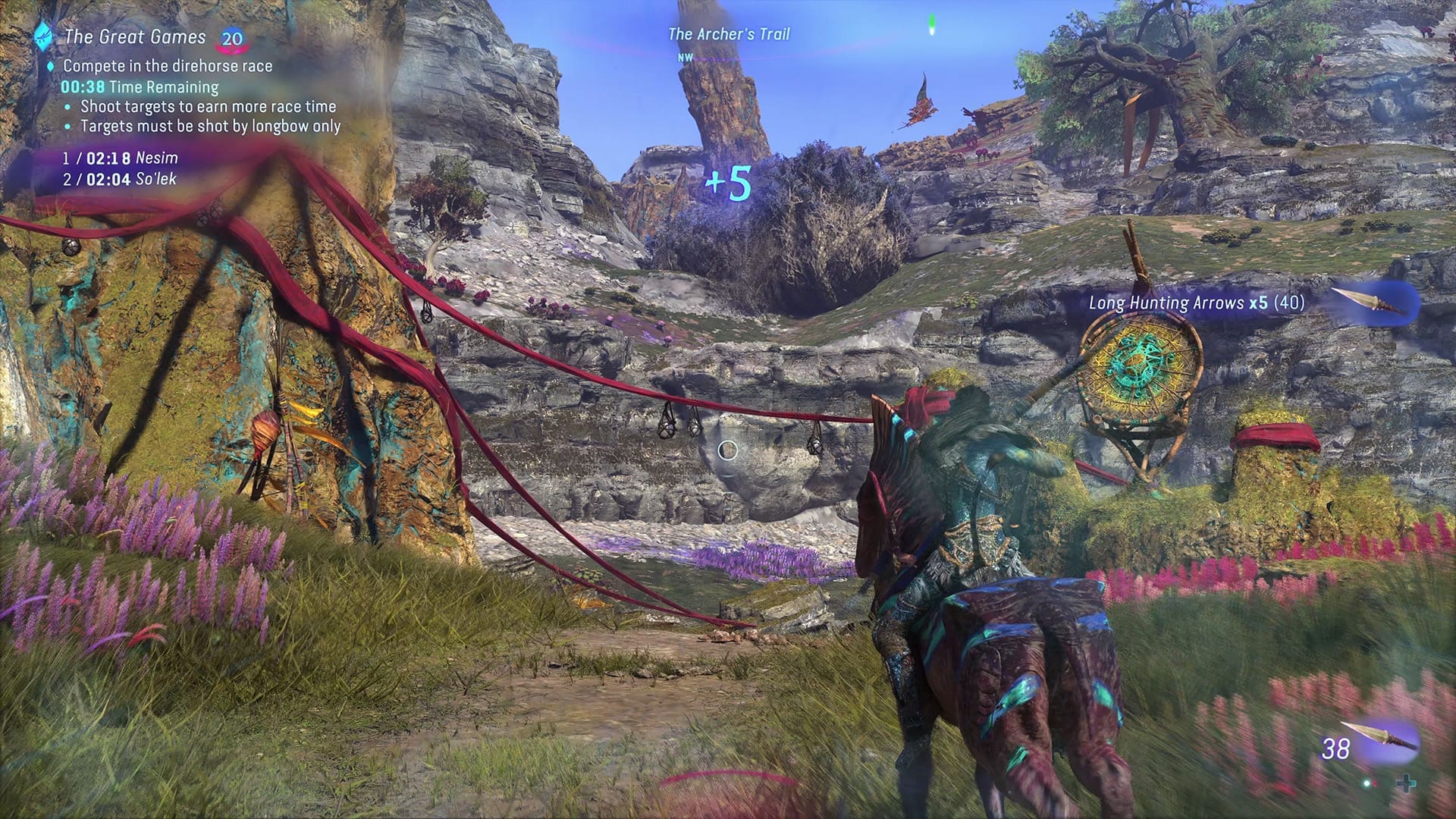Viewport: 1456px width, 819px height.
Task: Expand the NW compass heading marker
Action: pos(686,56)
